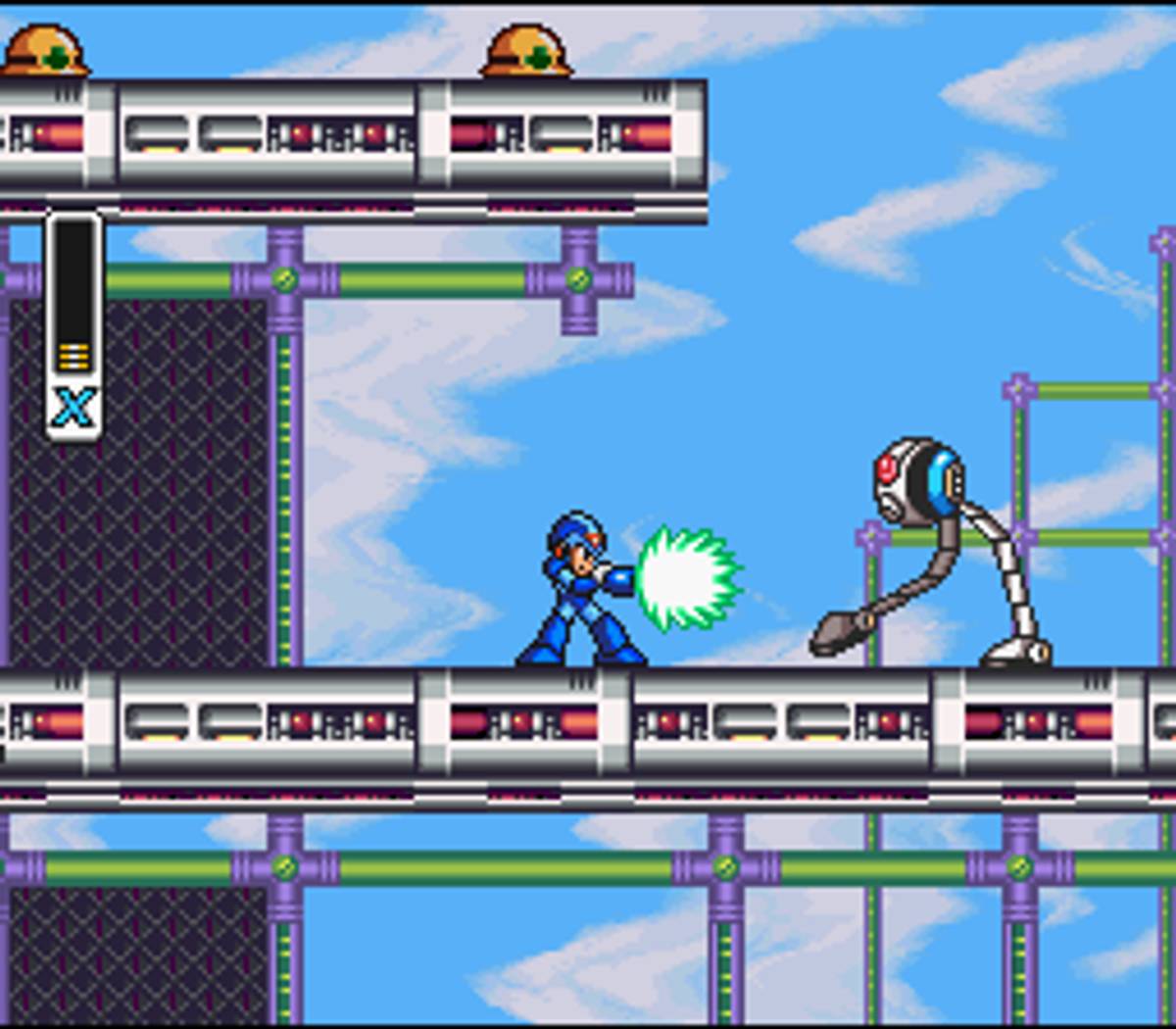This screenshot has height=1029, width=1176.
Task: Click the X emblem below the life gauge
Action: [73, 406]
